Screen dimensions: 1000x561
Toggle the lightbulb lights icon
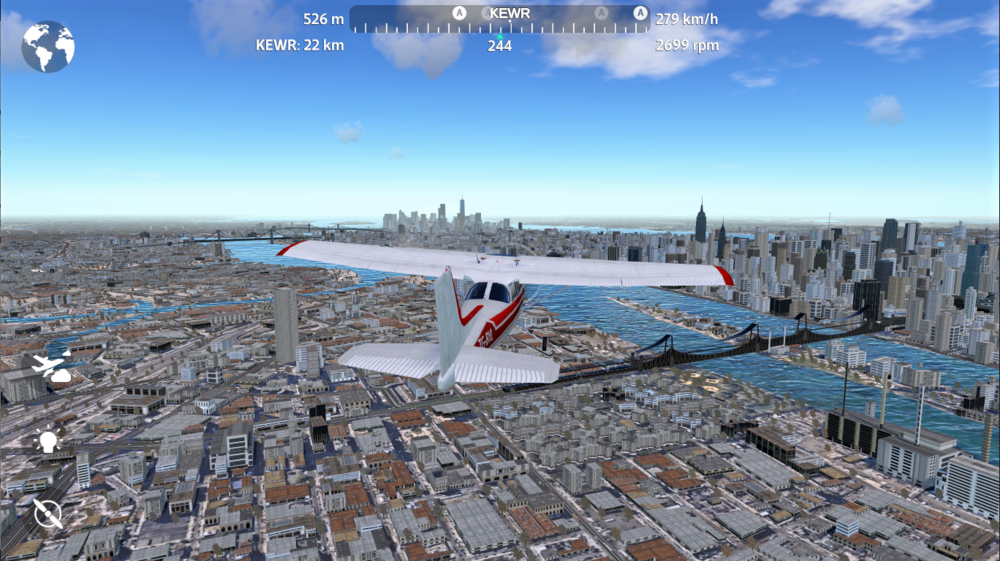pyautogui.click(x=47, y=441)
